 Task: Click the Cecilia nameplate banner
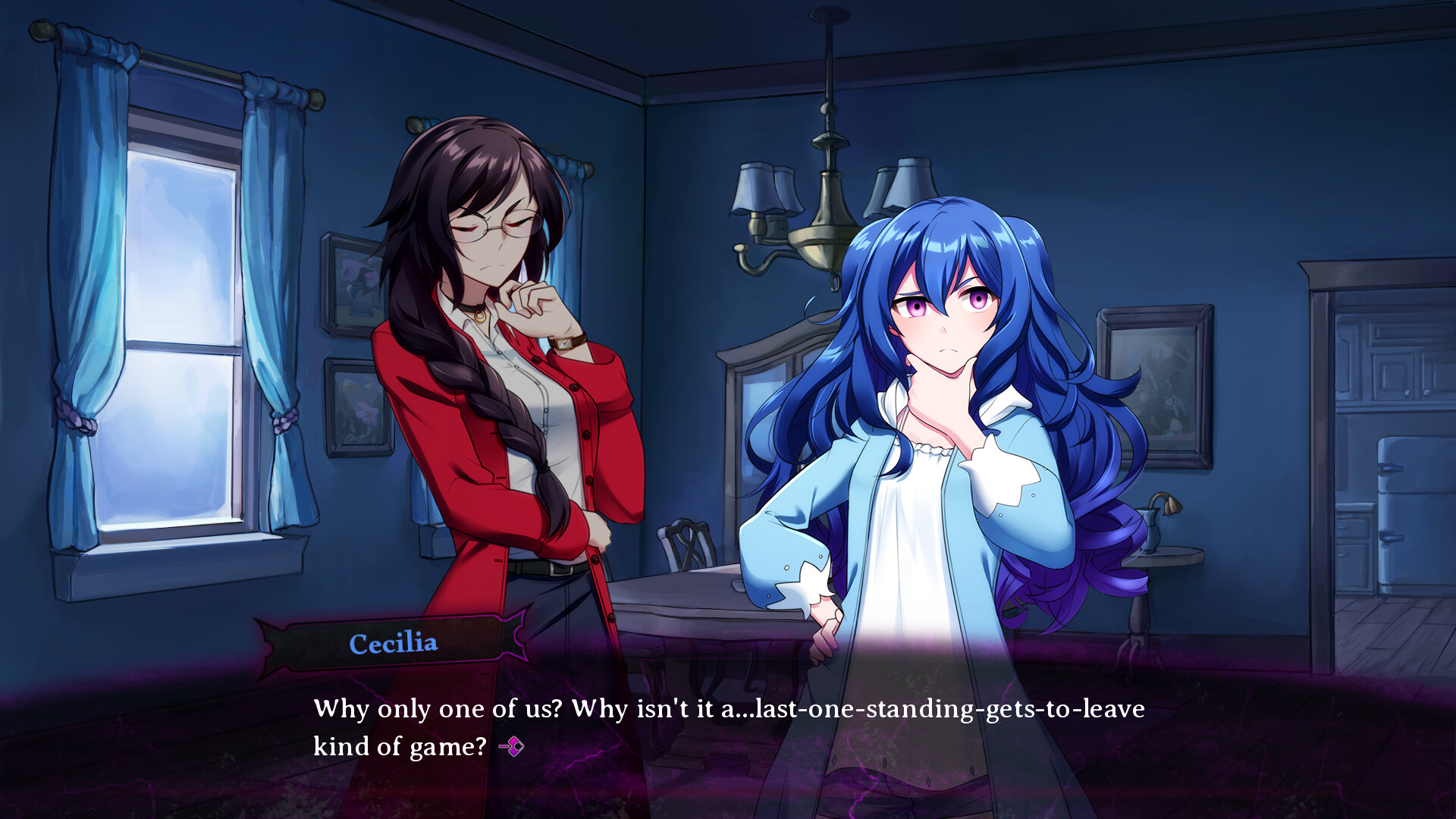(x=394, y=643)
